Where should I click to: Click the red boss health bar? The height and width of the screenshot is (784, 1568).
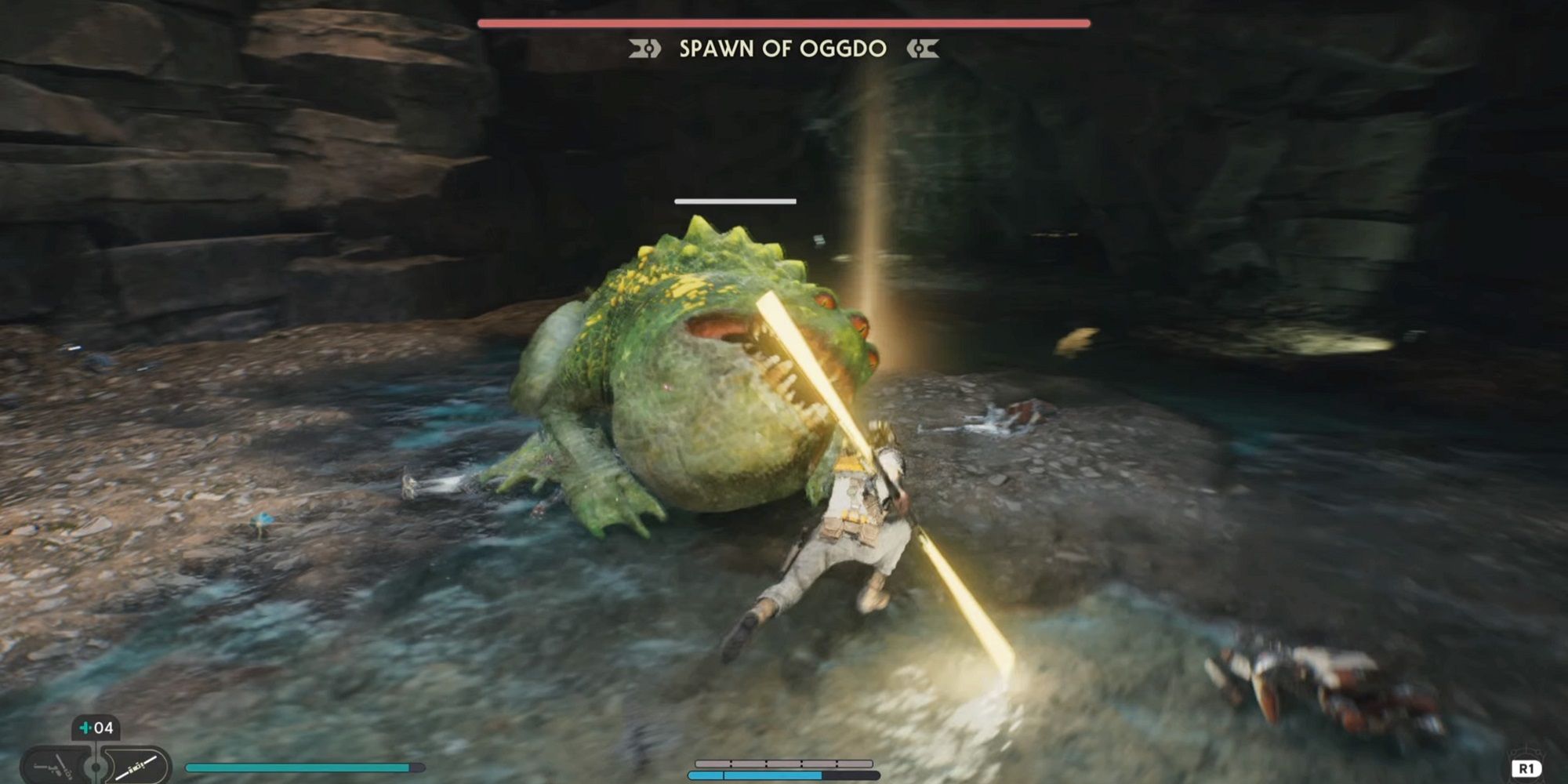[x=784, y=22]
